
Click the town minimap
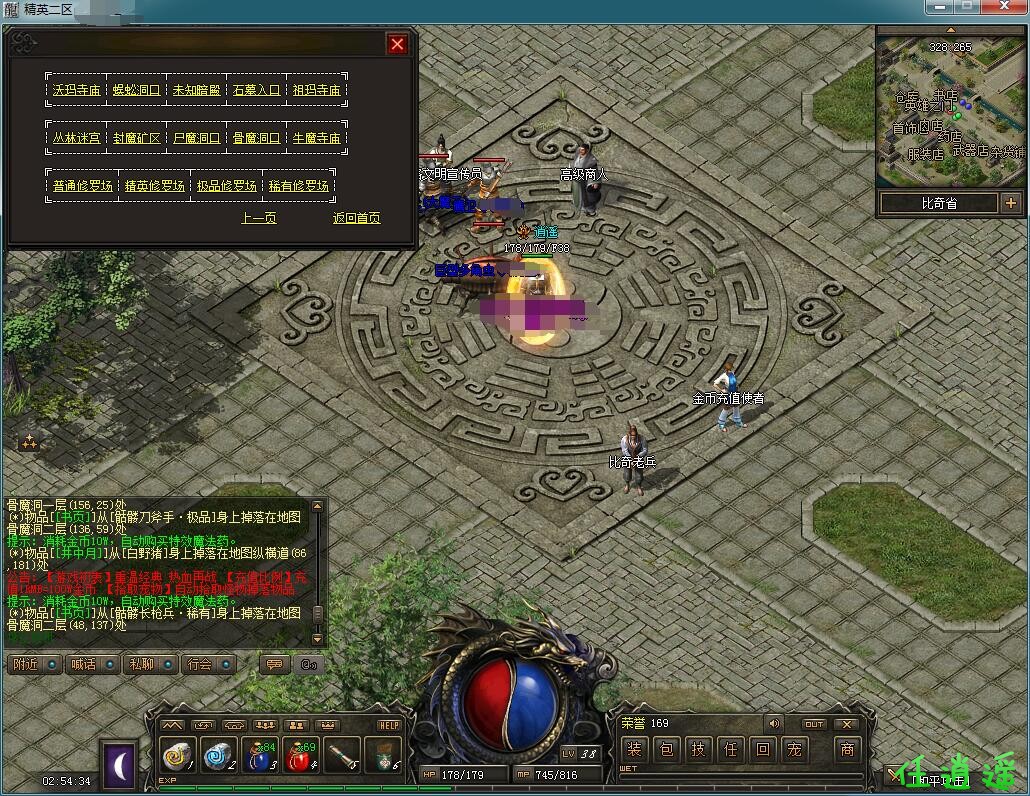(x=950, y=108)
